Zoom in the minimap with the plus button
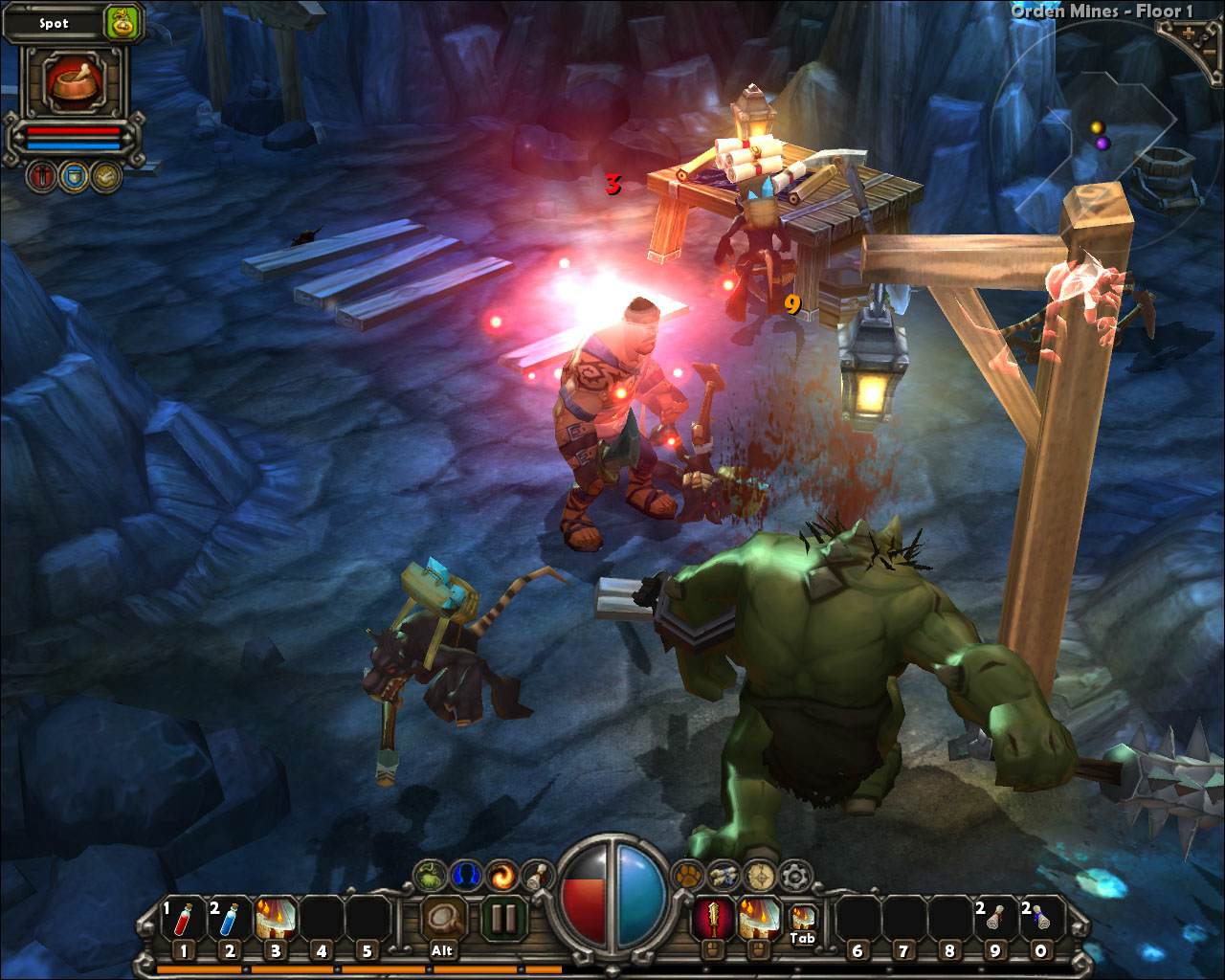The height and width of the screenshot is (980, 1225). (x=1191, y=32)
